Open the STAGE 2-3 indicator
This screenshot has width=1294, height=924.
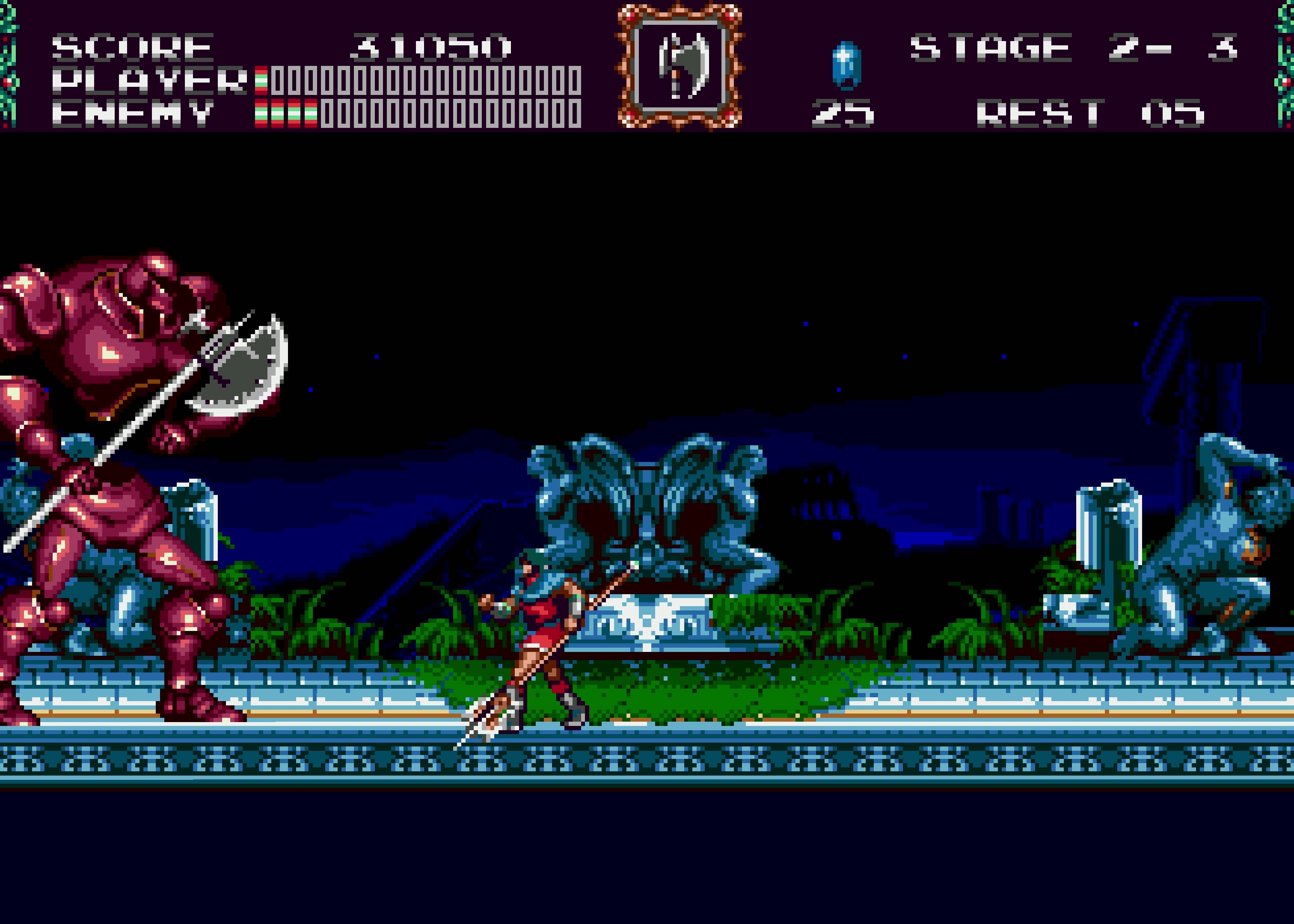[1075, 48]
